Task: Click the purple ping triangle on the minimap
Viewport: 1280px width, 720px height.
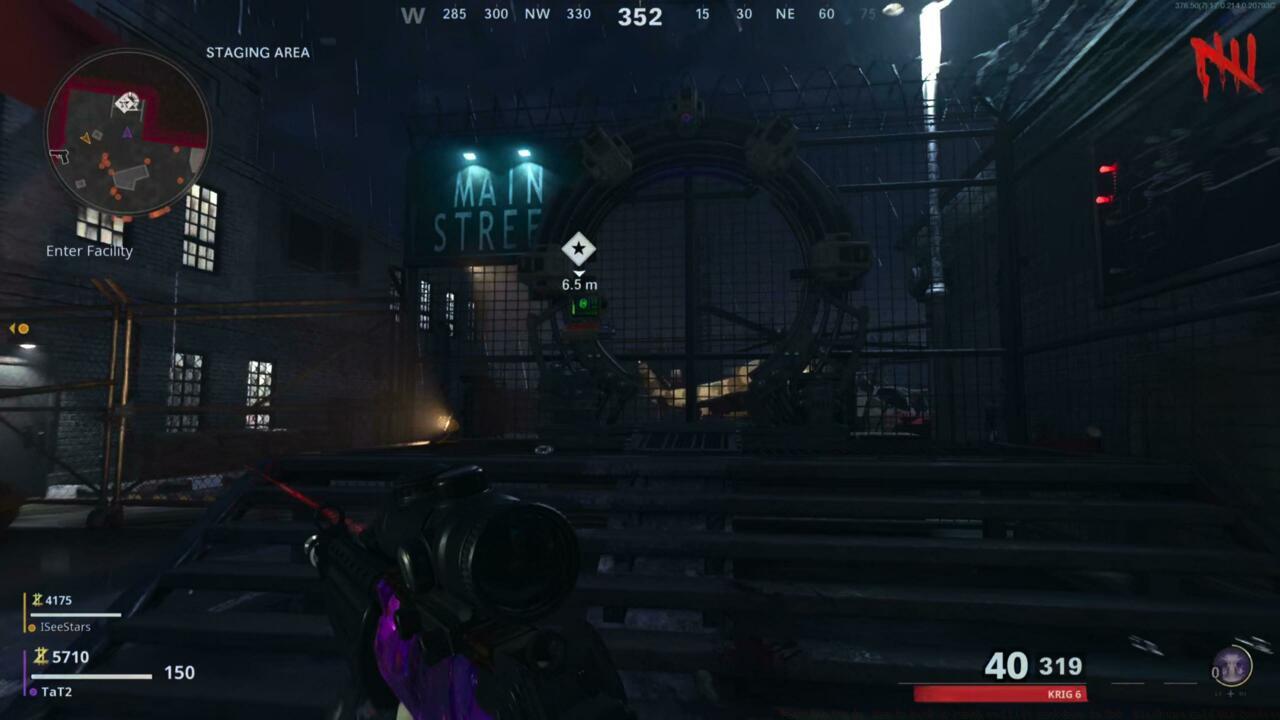Action: pyautogui.click(x=127, y=131)
